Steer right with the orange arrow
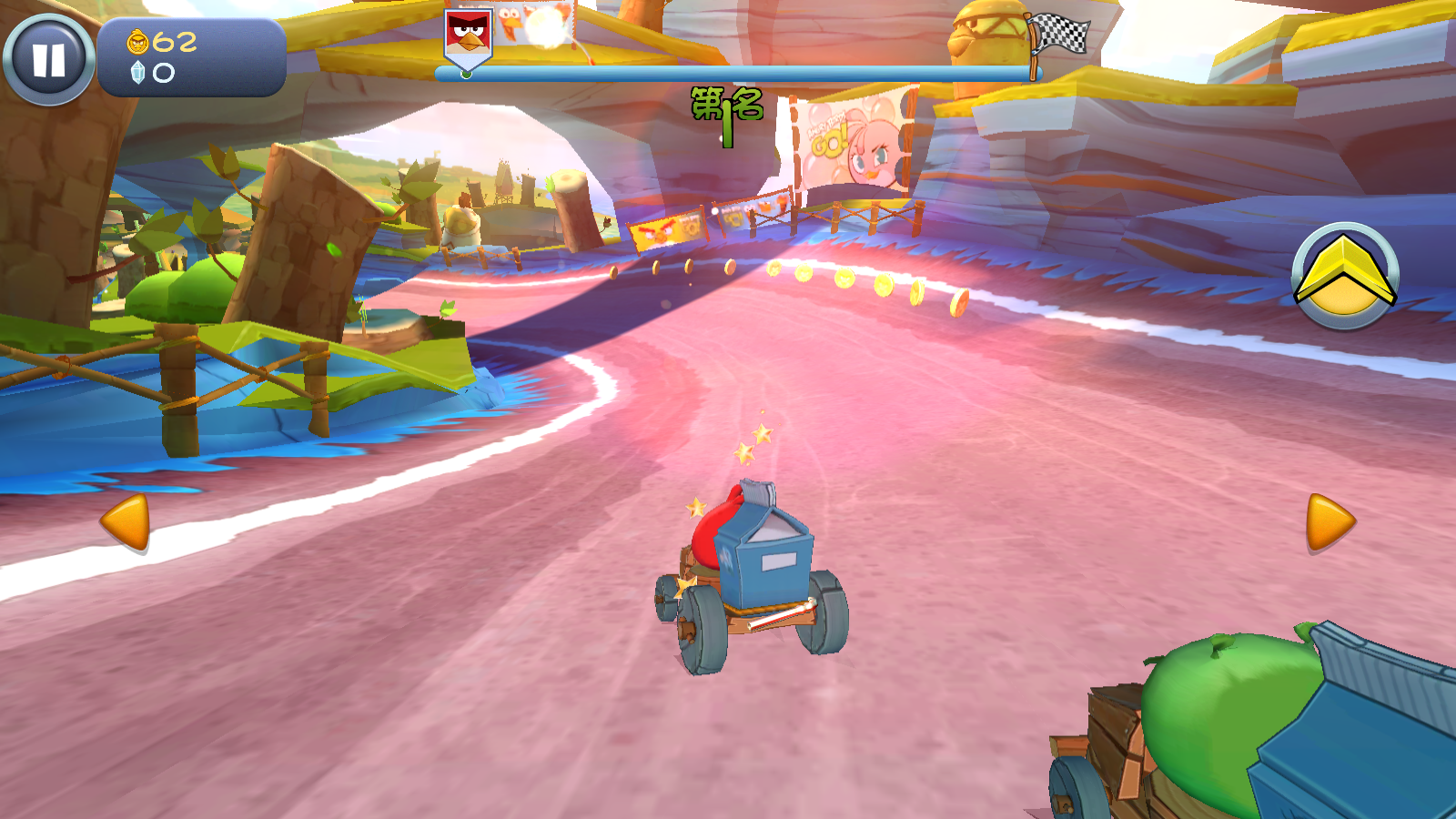Screen dimensions: 1456x819 1330,522
